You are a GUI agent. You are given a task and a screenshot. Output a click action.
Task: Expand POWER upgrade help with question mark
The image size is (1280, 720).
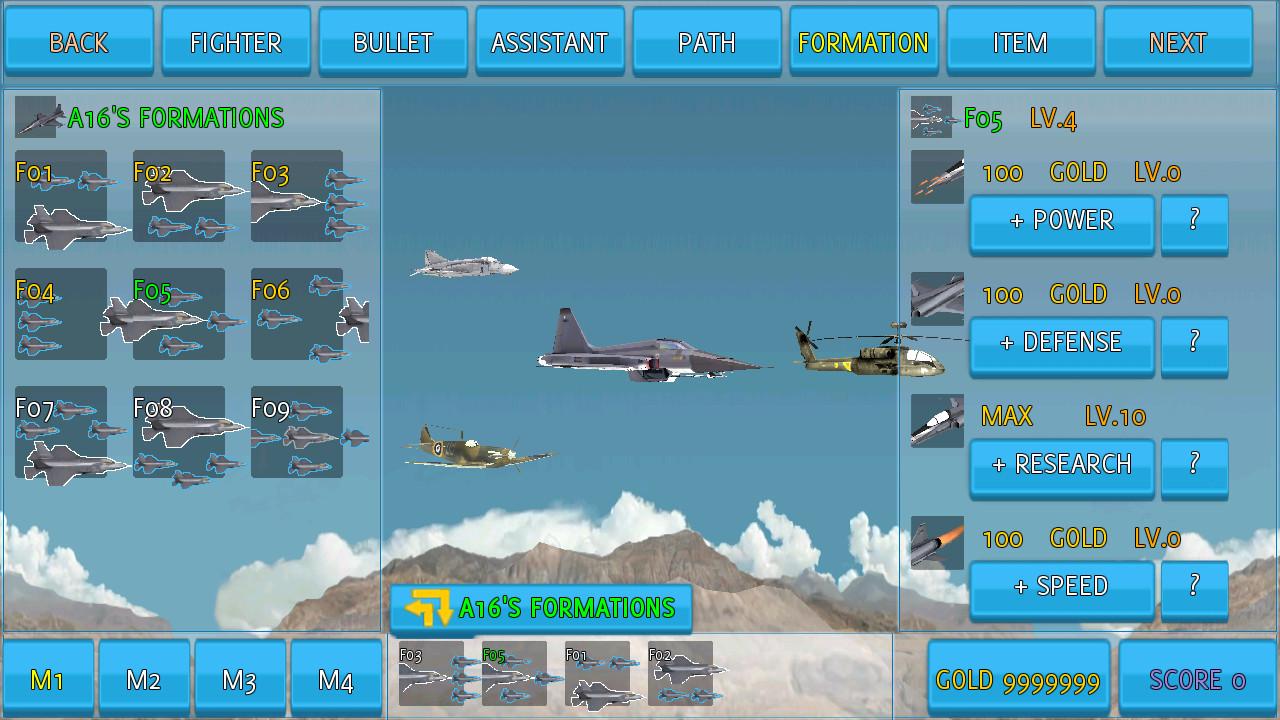[1195, 223]
